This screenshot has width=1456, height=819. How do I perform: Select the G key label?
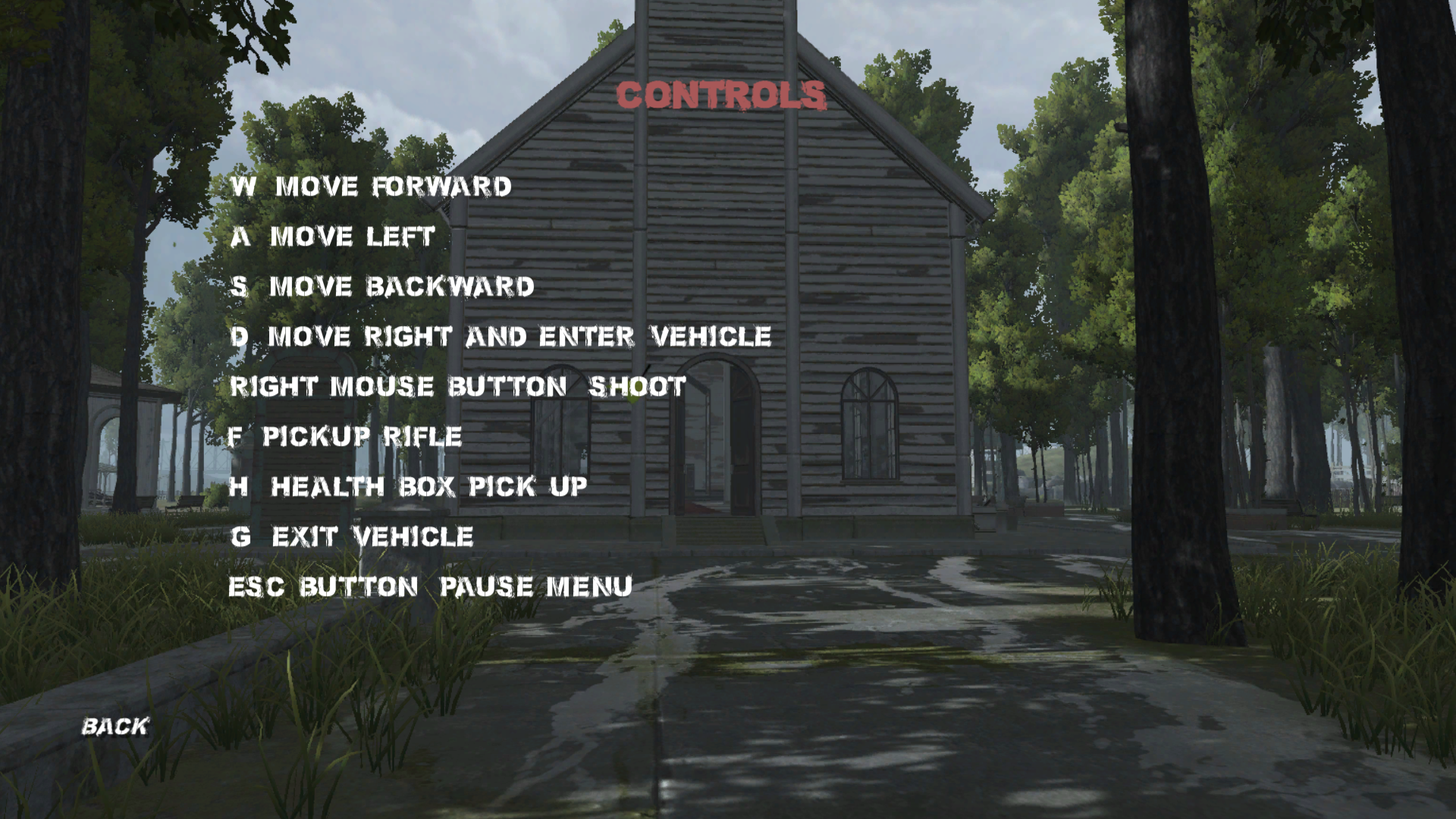(x=243, y=537)
